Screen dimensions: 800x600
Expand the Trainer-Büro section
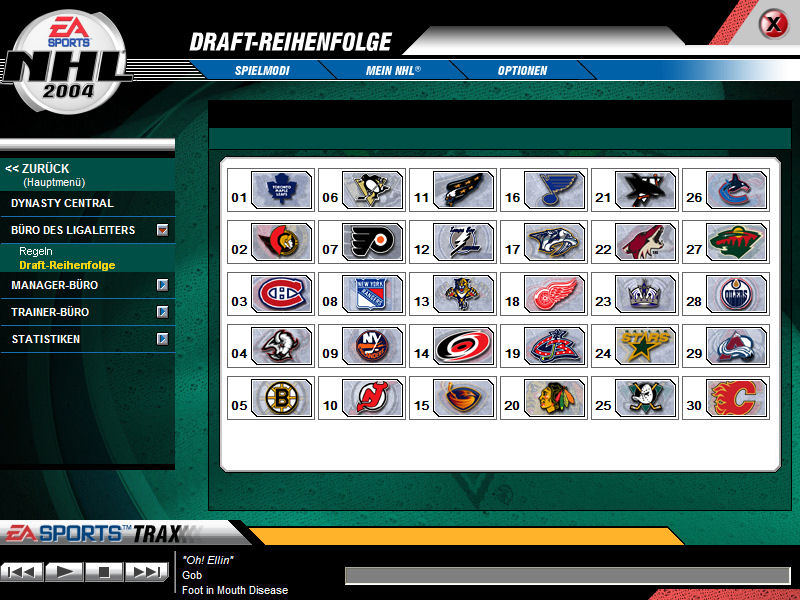point(162,313)
